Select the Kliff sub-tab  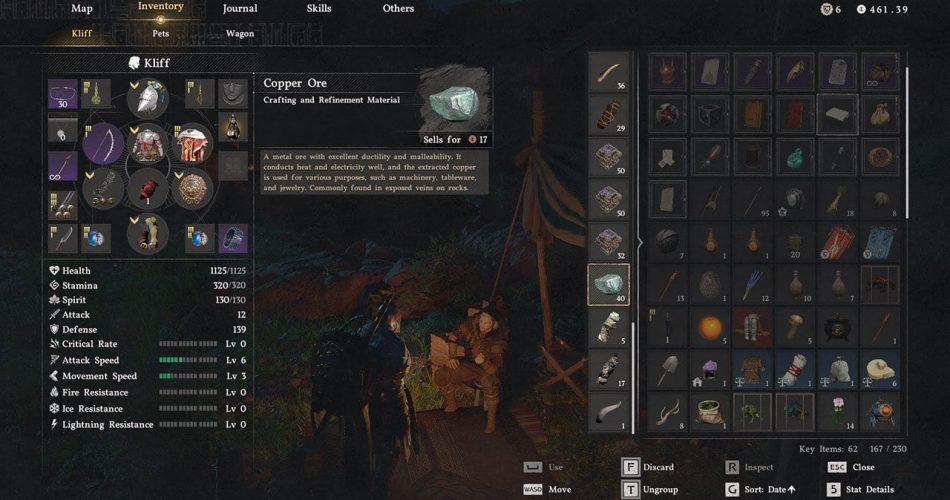pos(82,33)
